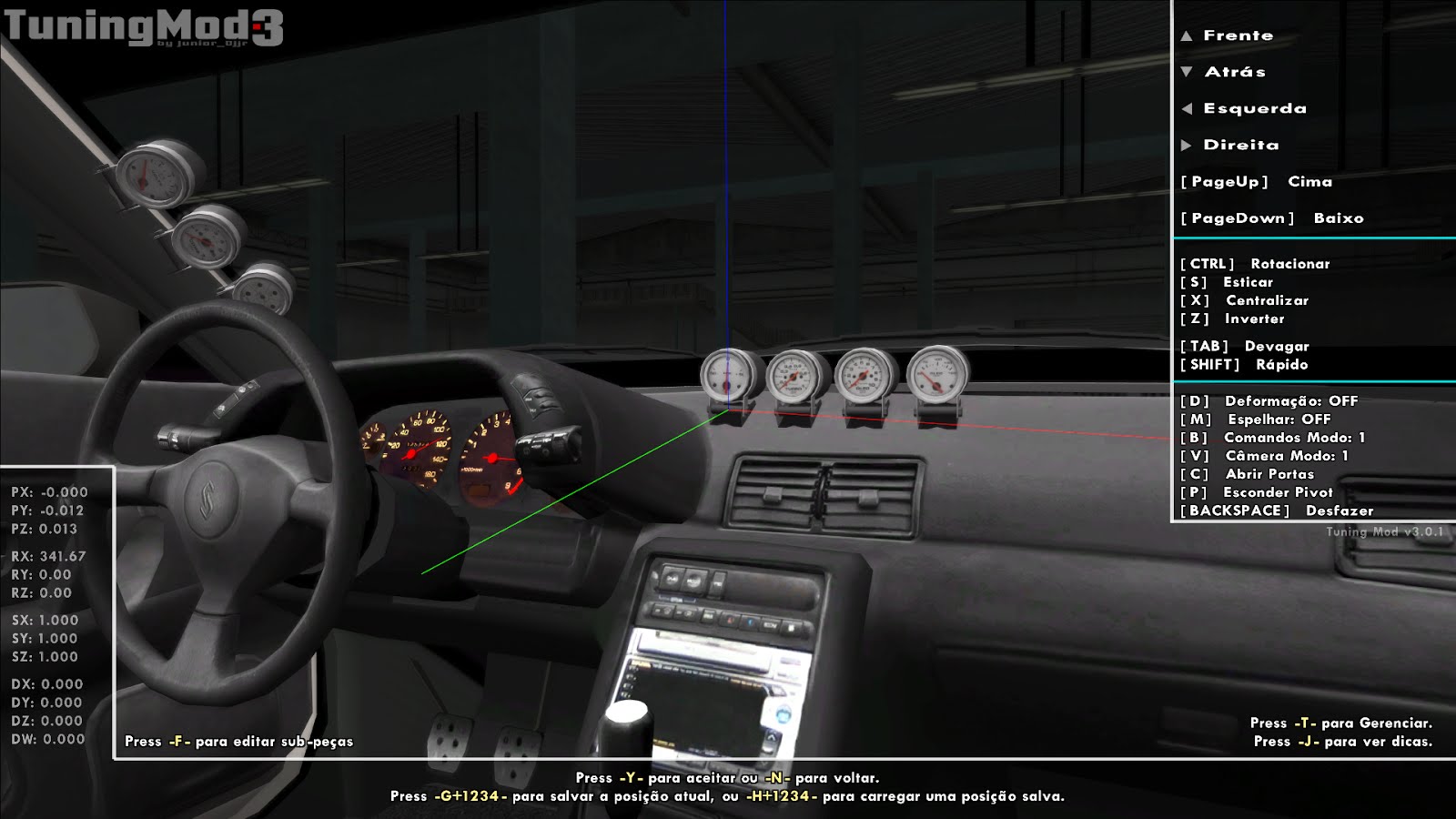The height and width of the screenshot is (819, 1456).
Task: Cycle Comandos Modo to next mode
Action: click(x=1272, y=437)
